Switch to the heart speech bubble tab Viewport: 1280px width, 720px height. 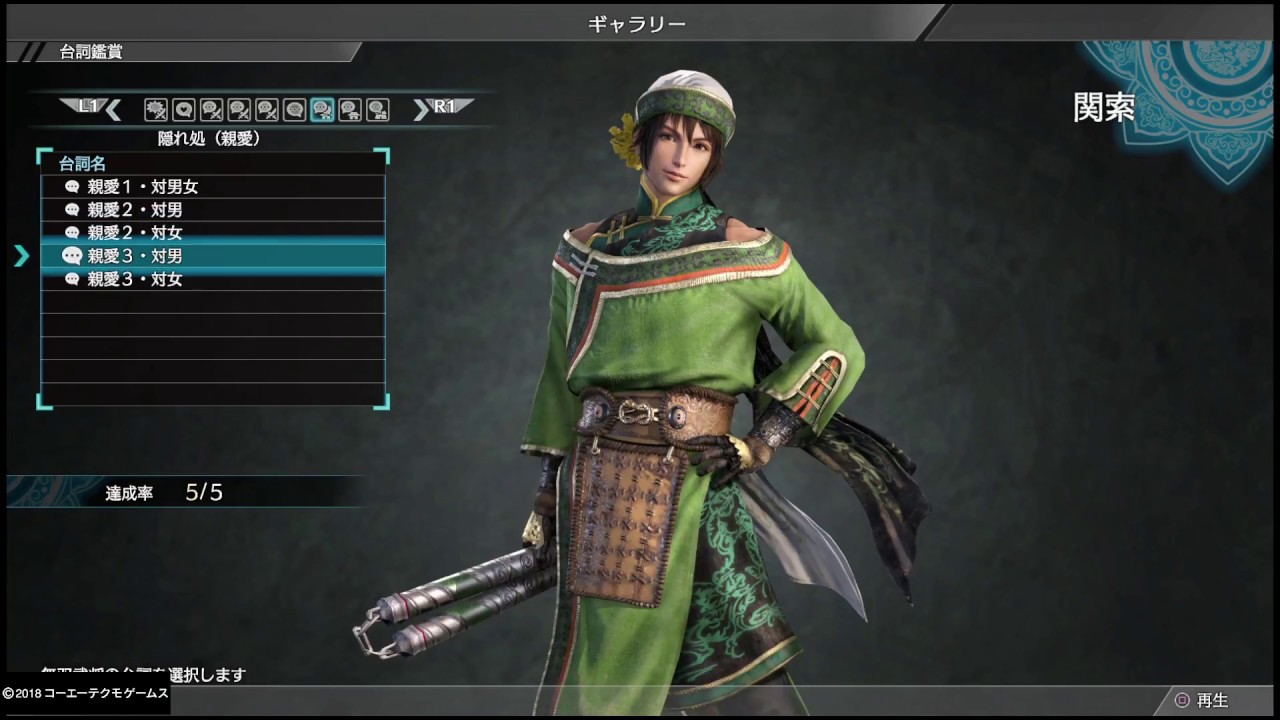(183, 110)
